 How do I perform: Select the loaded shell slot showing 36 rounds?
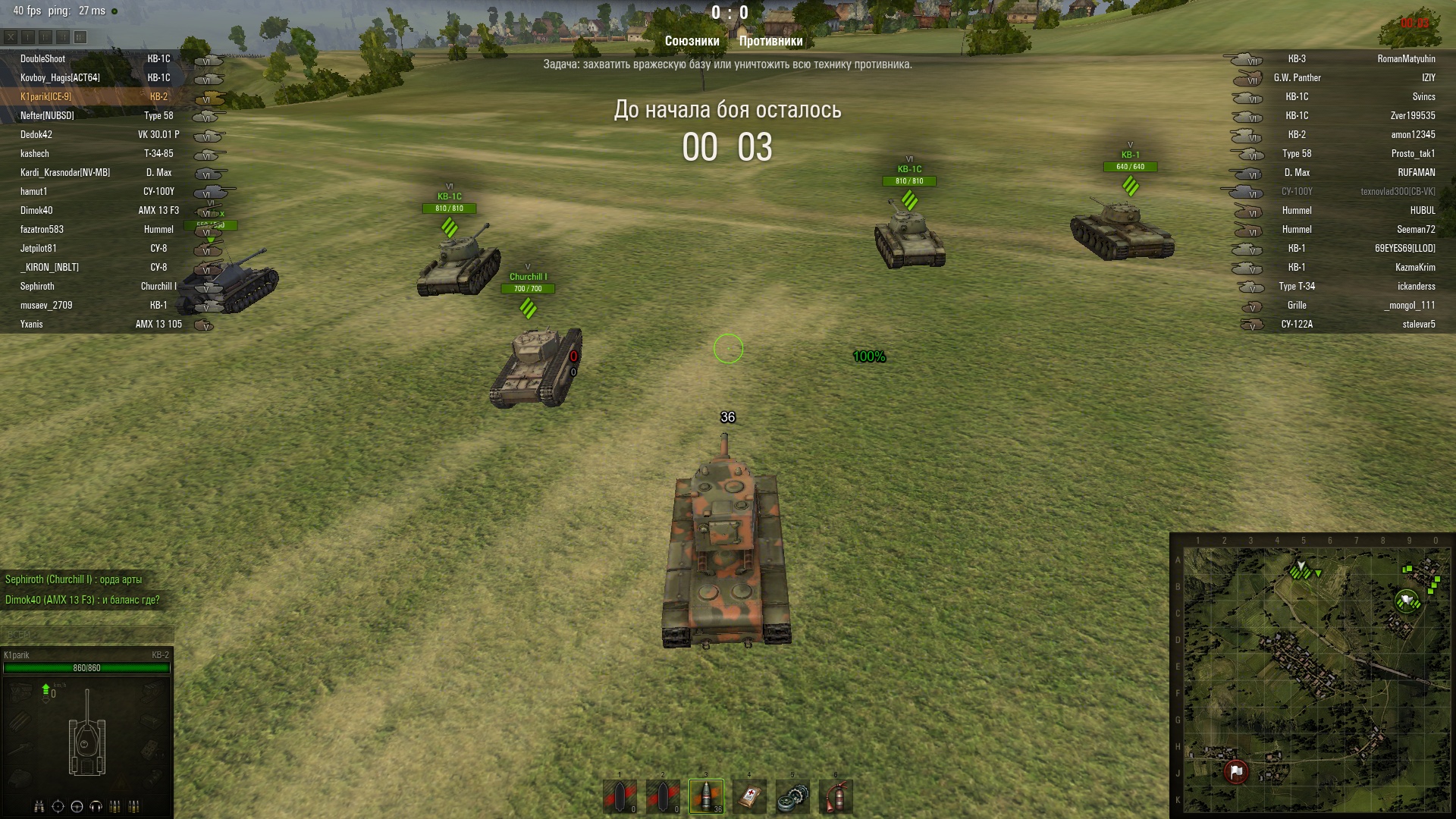[x=706, y=796]
